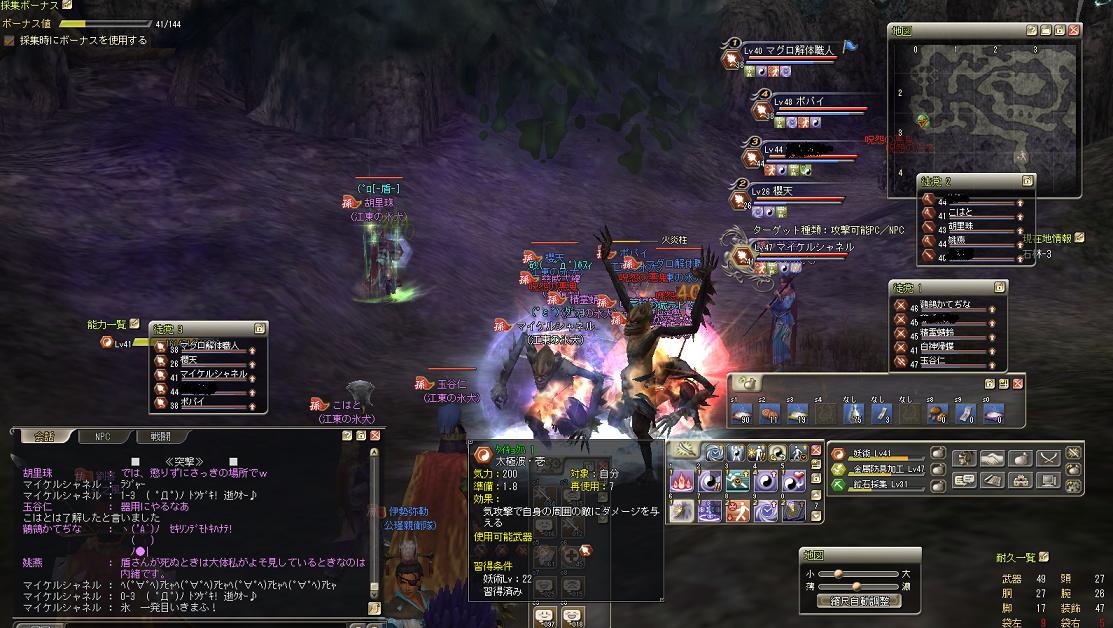This screenshot has height=628, width=1113.
Task: Close the chat window
Action: point(375,436)
